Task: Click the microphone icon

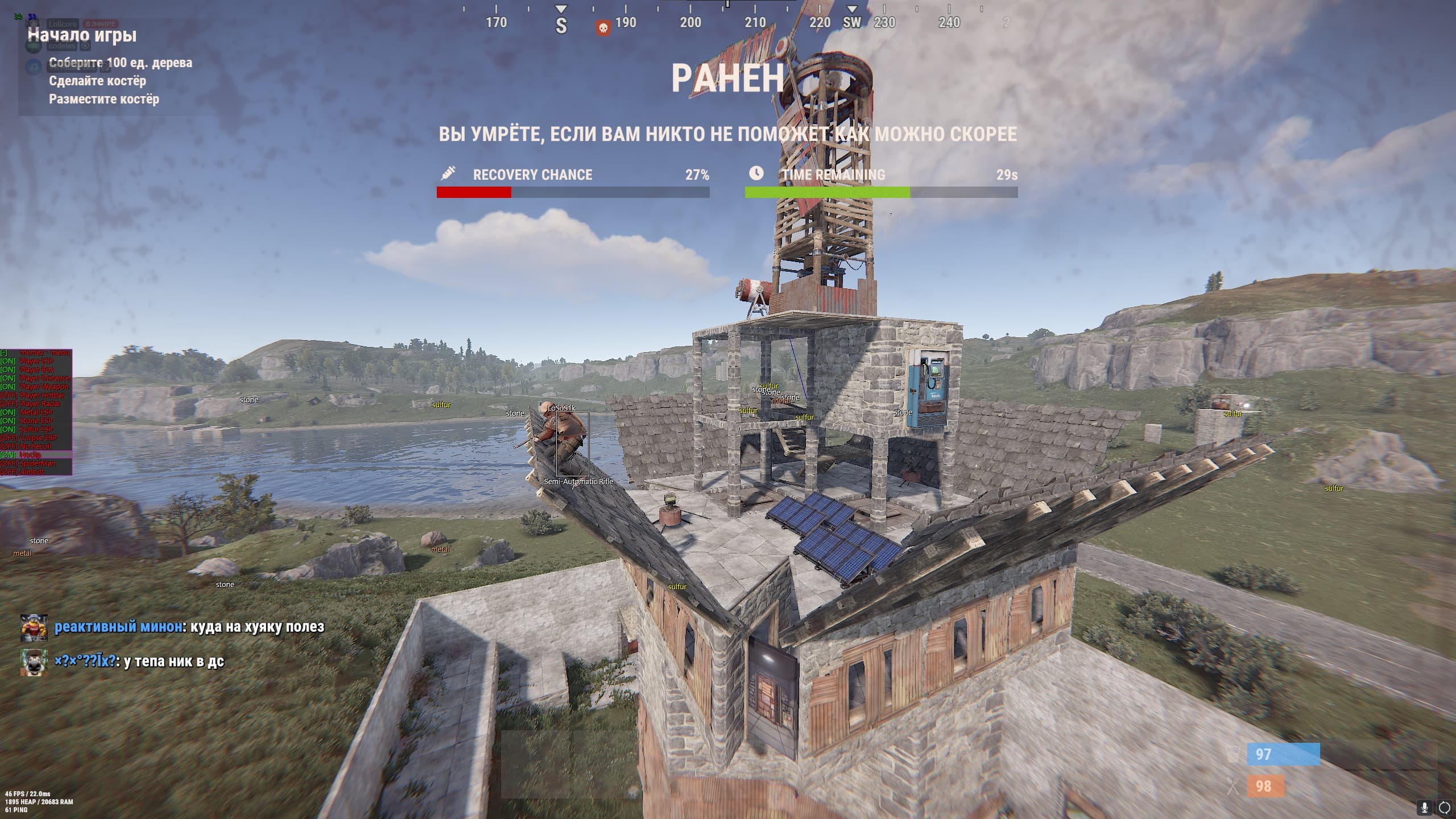Action: (1425, 807)
